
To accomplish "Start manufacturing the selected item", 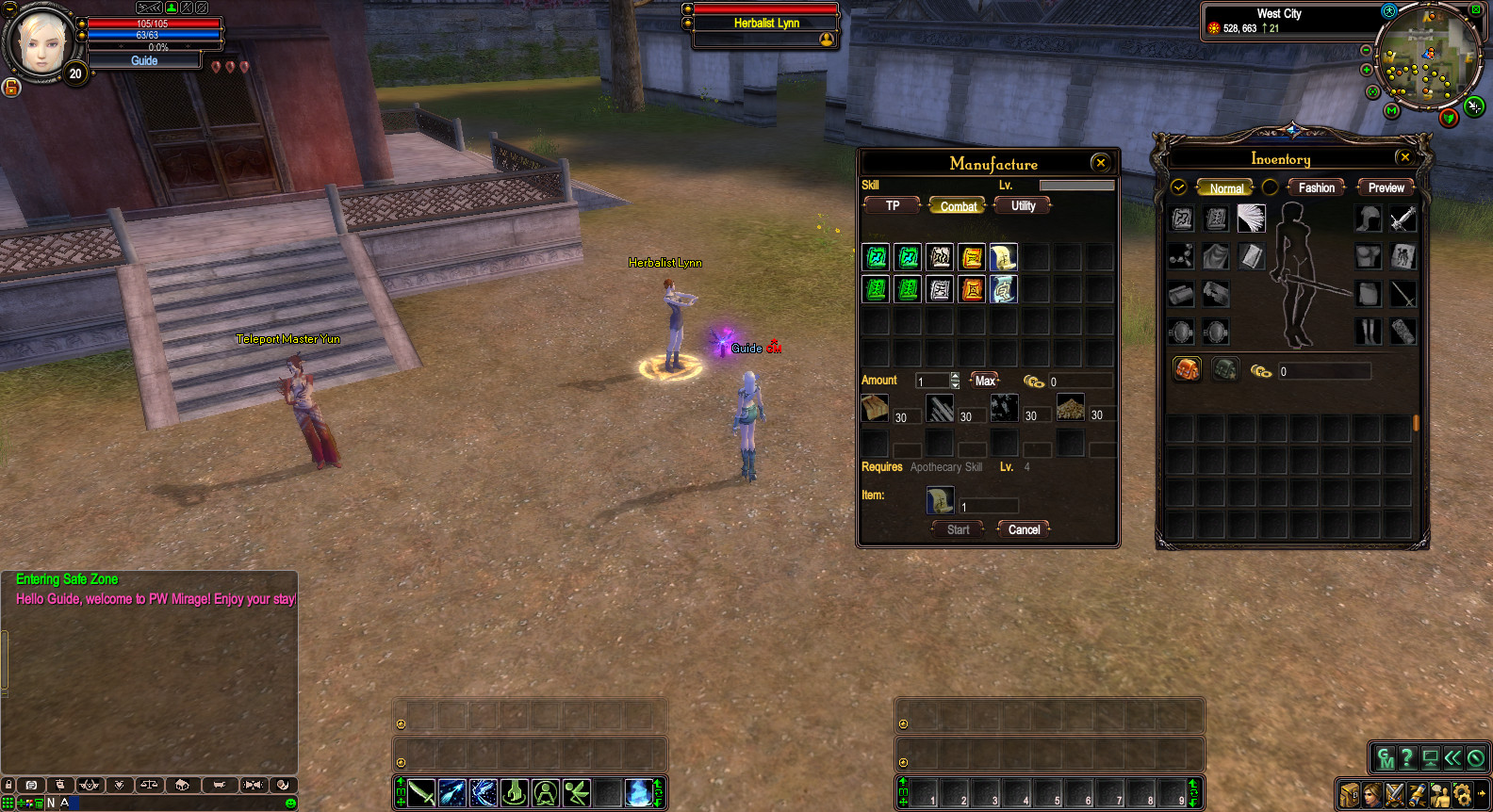I will tap(958, 529).
